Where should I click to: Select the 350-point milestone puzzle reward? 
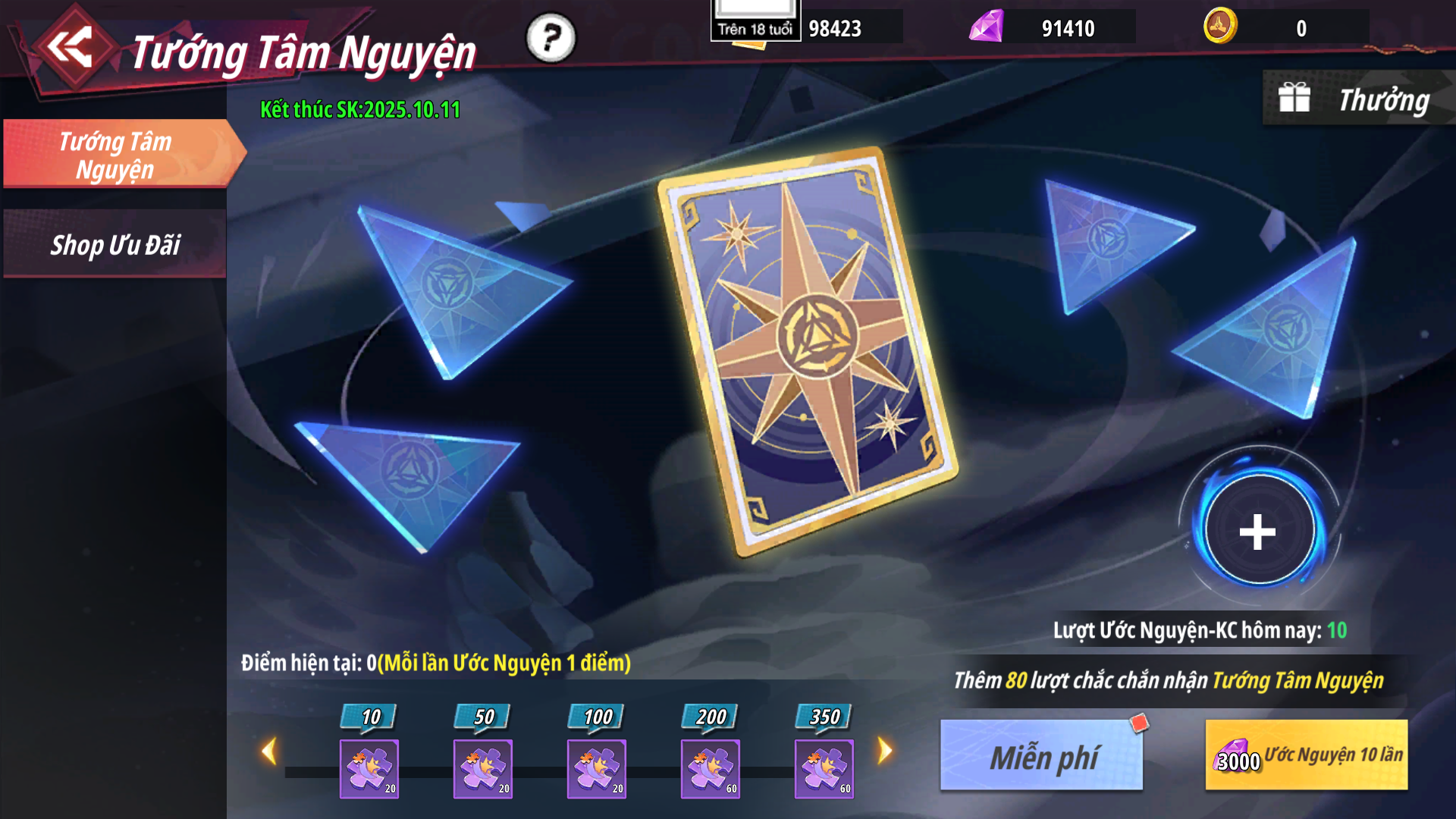[x=824, y=768]
